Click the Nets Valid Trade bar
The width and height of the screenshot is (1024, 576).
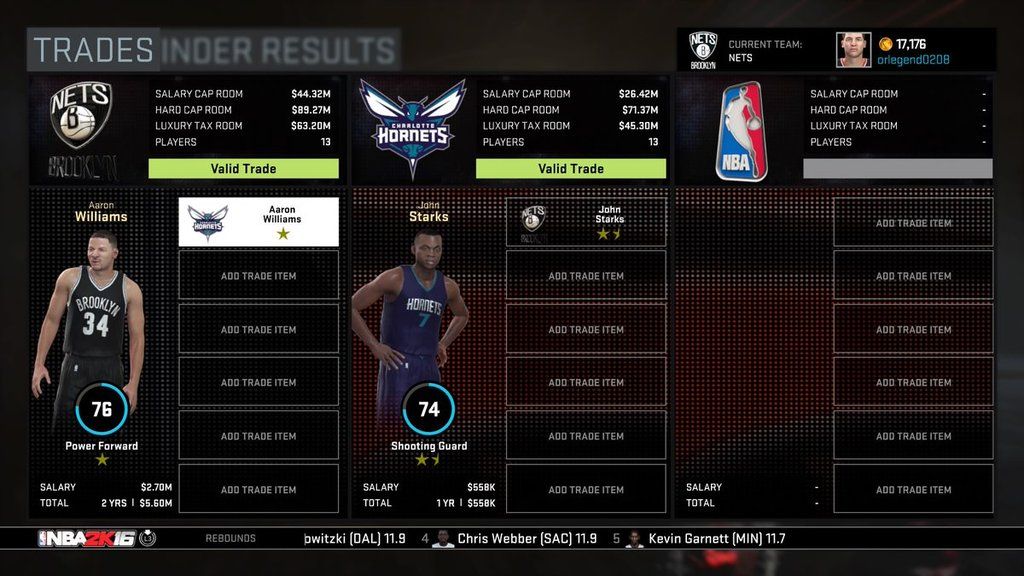tap(243, 169)
